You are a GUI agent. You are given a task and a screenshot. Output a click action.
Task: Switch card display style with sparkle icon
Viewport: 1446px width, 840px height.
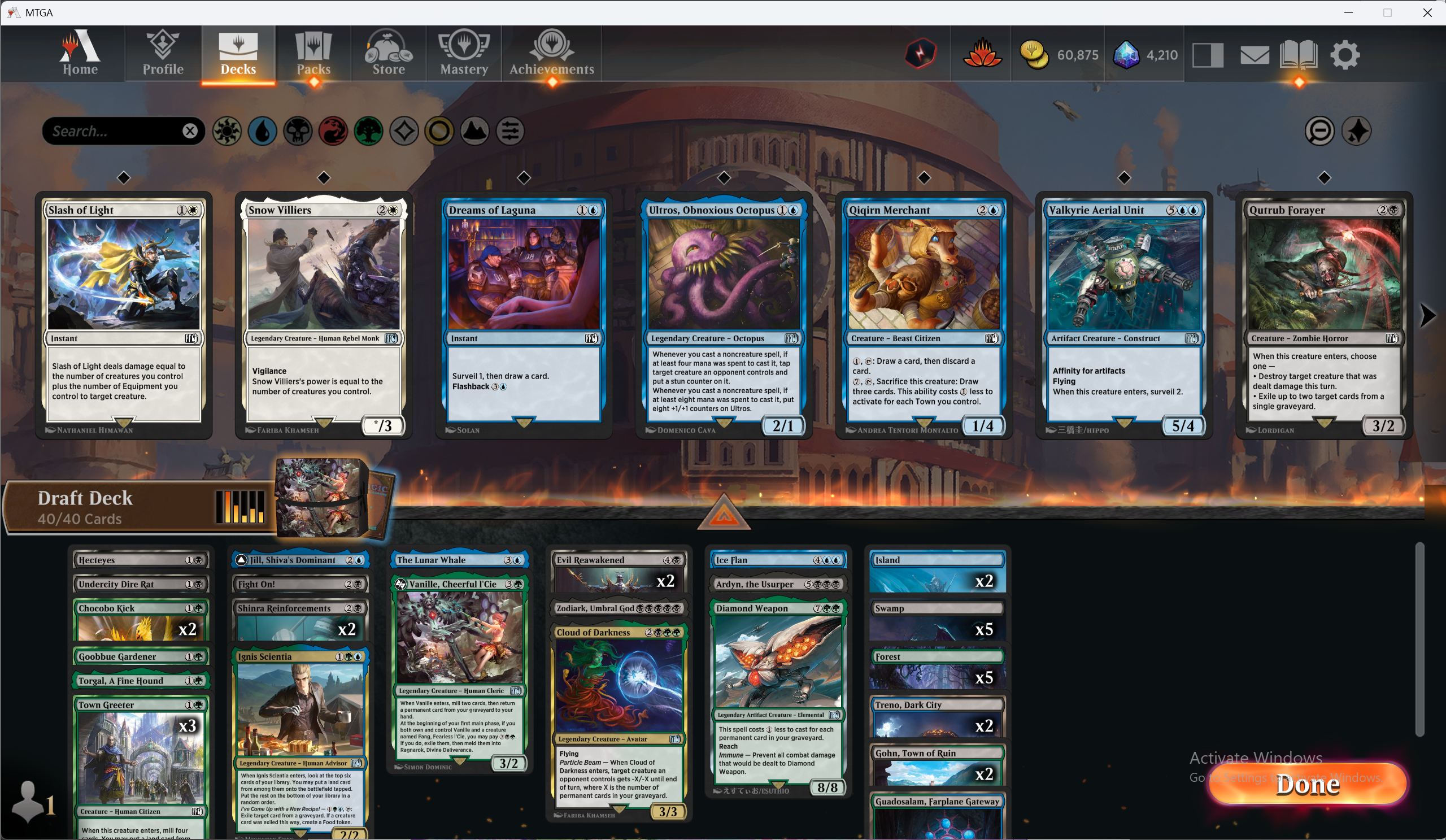[1357, 131]
